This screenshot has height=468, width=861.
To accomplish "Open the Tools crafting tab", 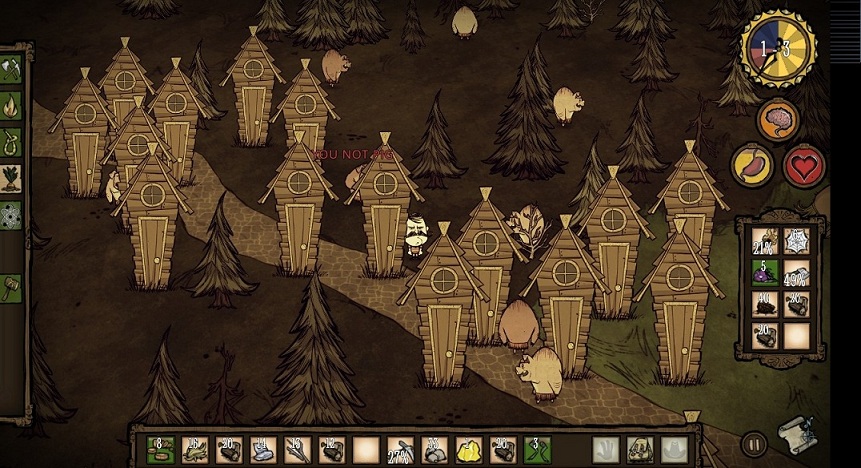I will (12, 66).
